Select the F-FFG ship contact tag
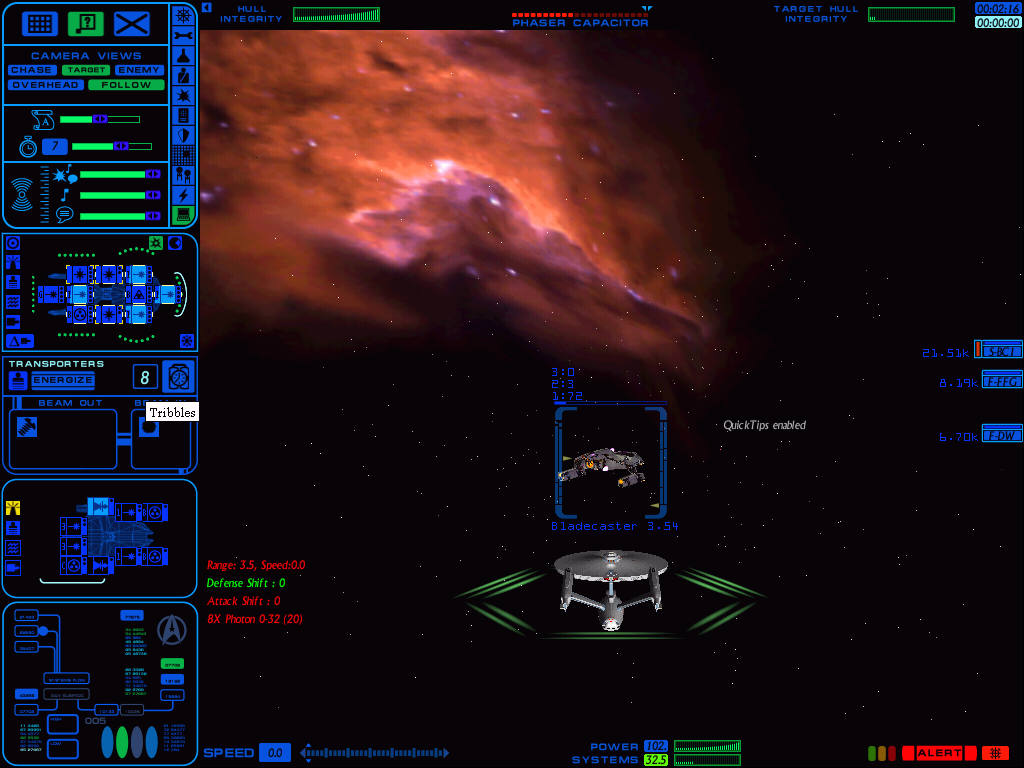 pyautogui.click(x=1001, y=380)
